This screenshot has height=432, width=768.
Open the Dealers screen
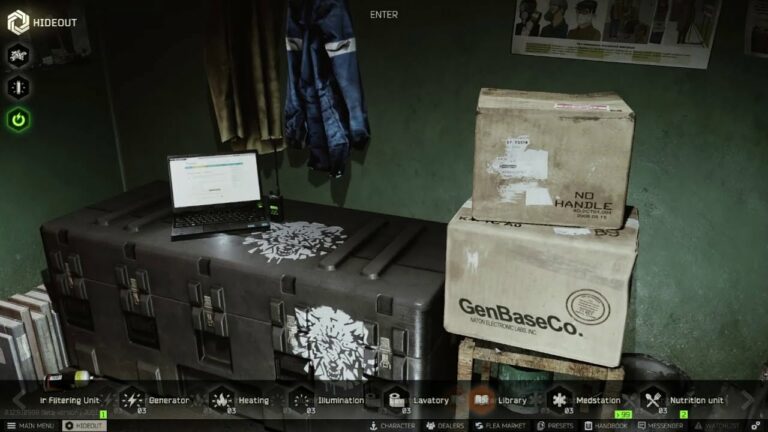pyautogui.click(x=444, y=426)
